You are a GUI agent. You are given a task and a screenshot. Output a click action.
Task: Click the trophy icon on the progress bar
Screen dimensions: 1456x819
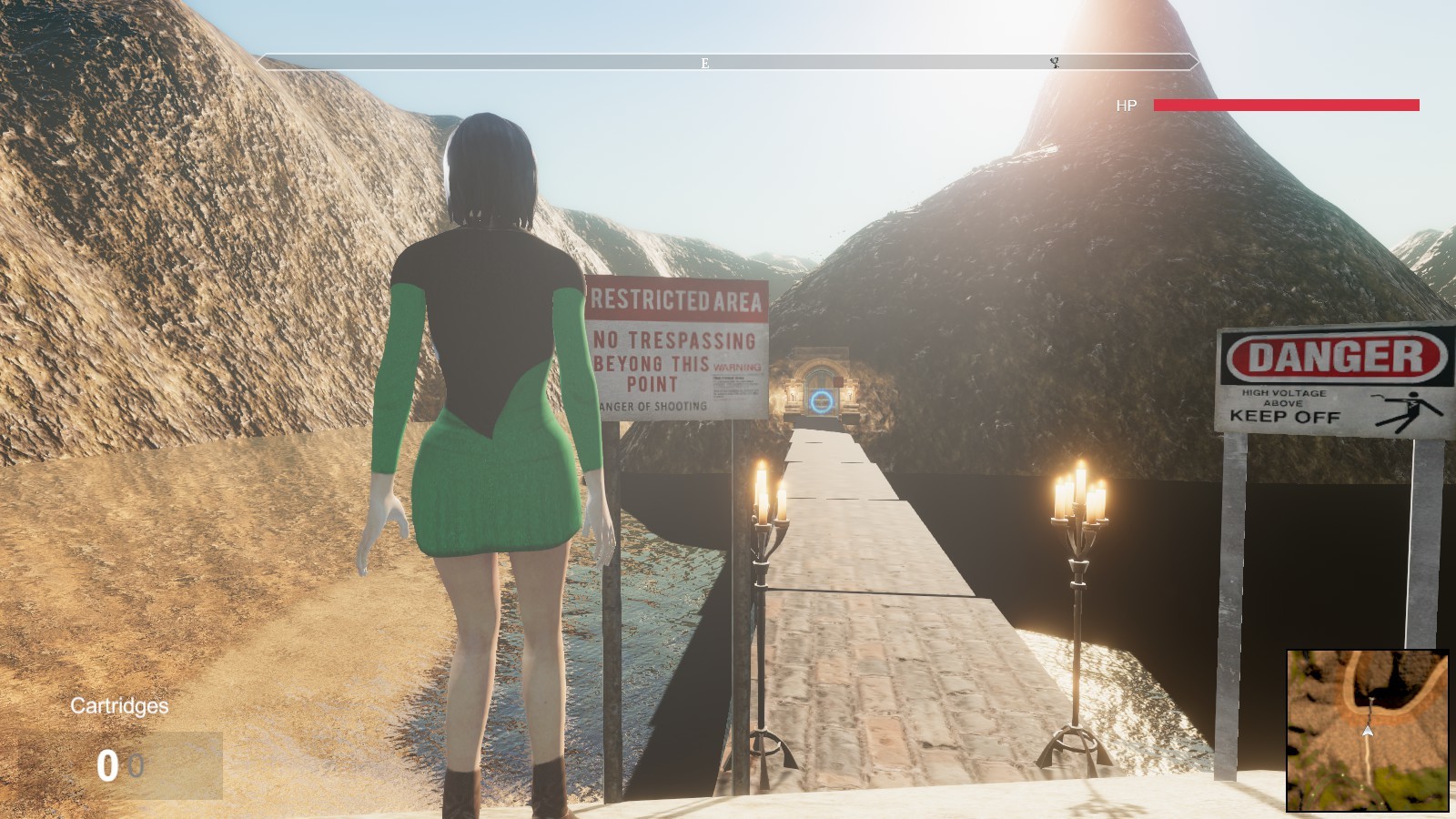[x=1056, y=63]
